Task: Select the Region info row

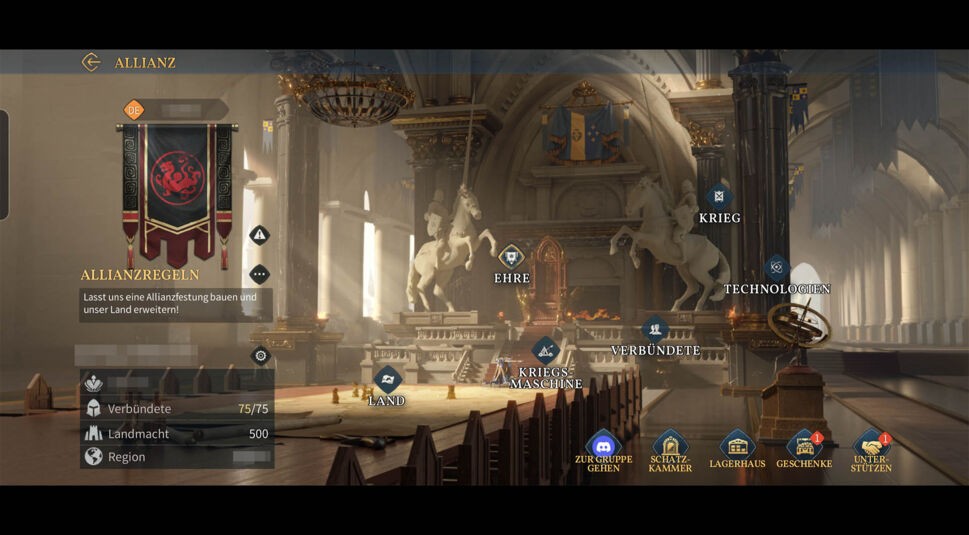Action: pos(177,457)
